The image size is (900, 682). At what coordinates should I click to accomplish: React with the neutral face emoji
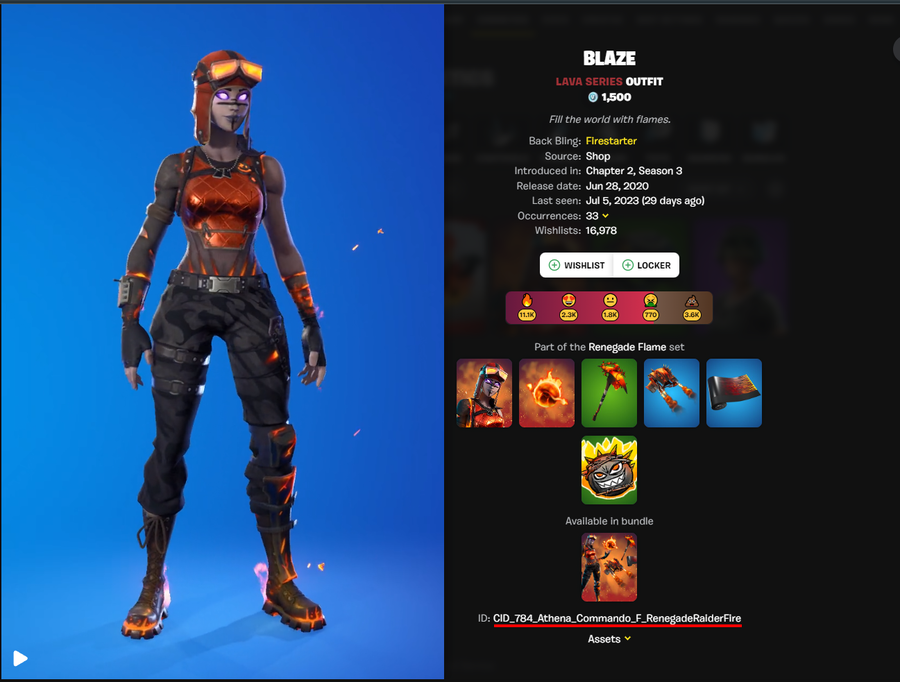[x=610, y=307]
